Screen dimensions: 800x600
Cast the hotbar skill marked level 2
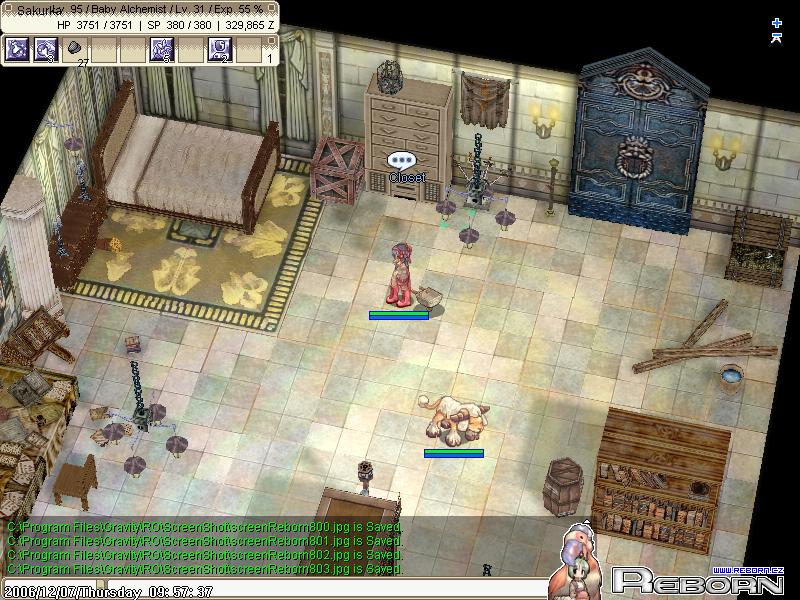[219, 49]
